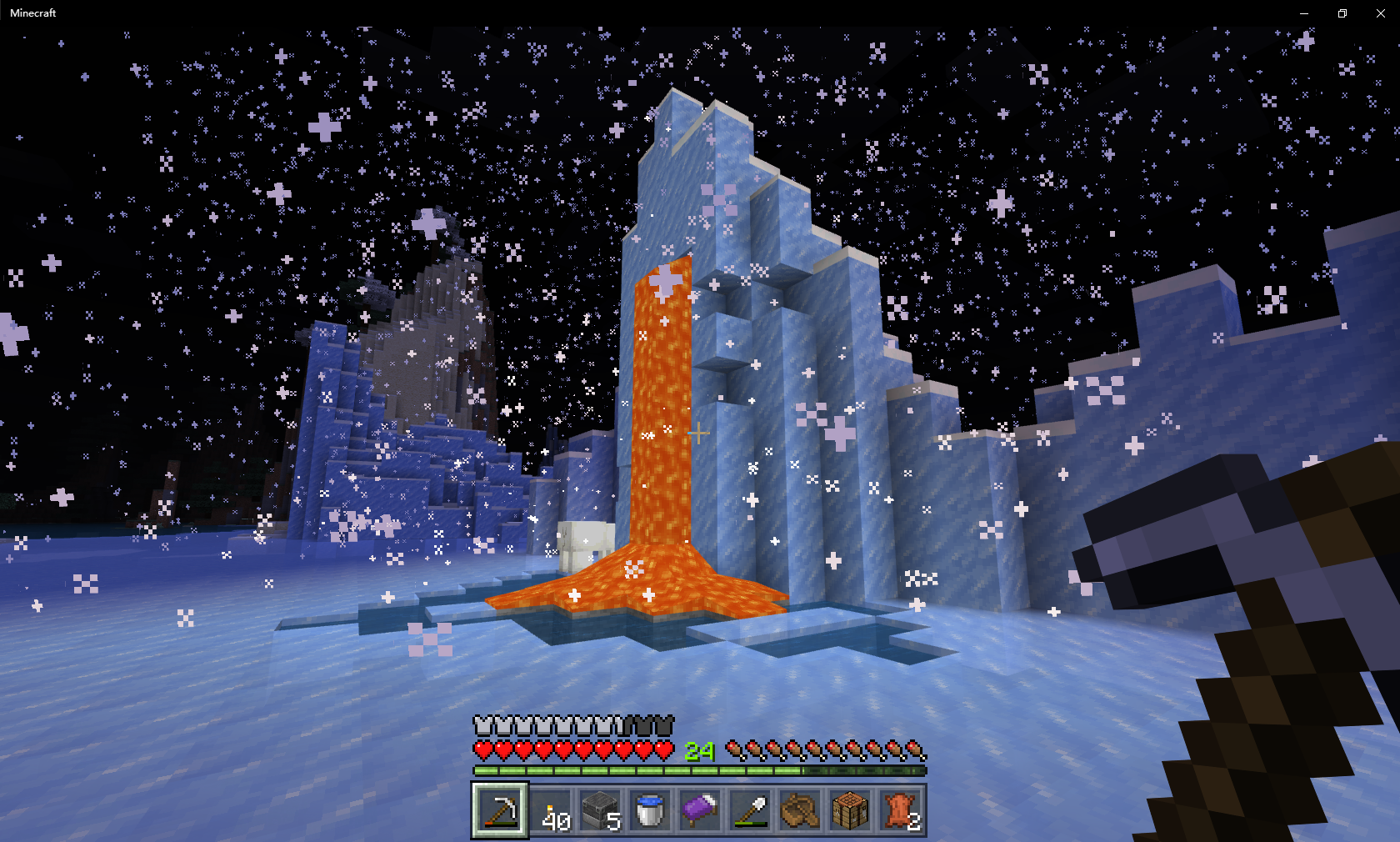Image resolution: width=1400 pixels, height=842 pixels.
Task: Choose the crafting table slot
Action: 850,810
